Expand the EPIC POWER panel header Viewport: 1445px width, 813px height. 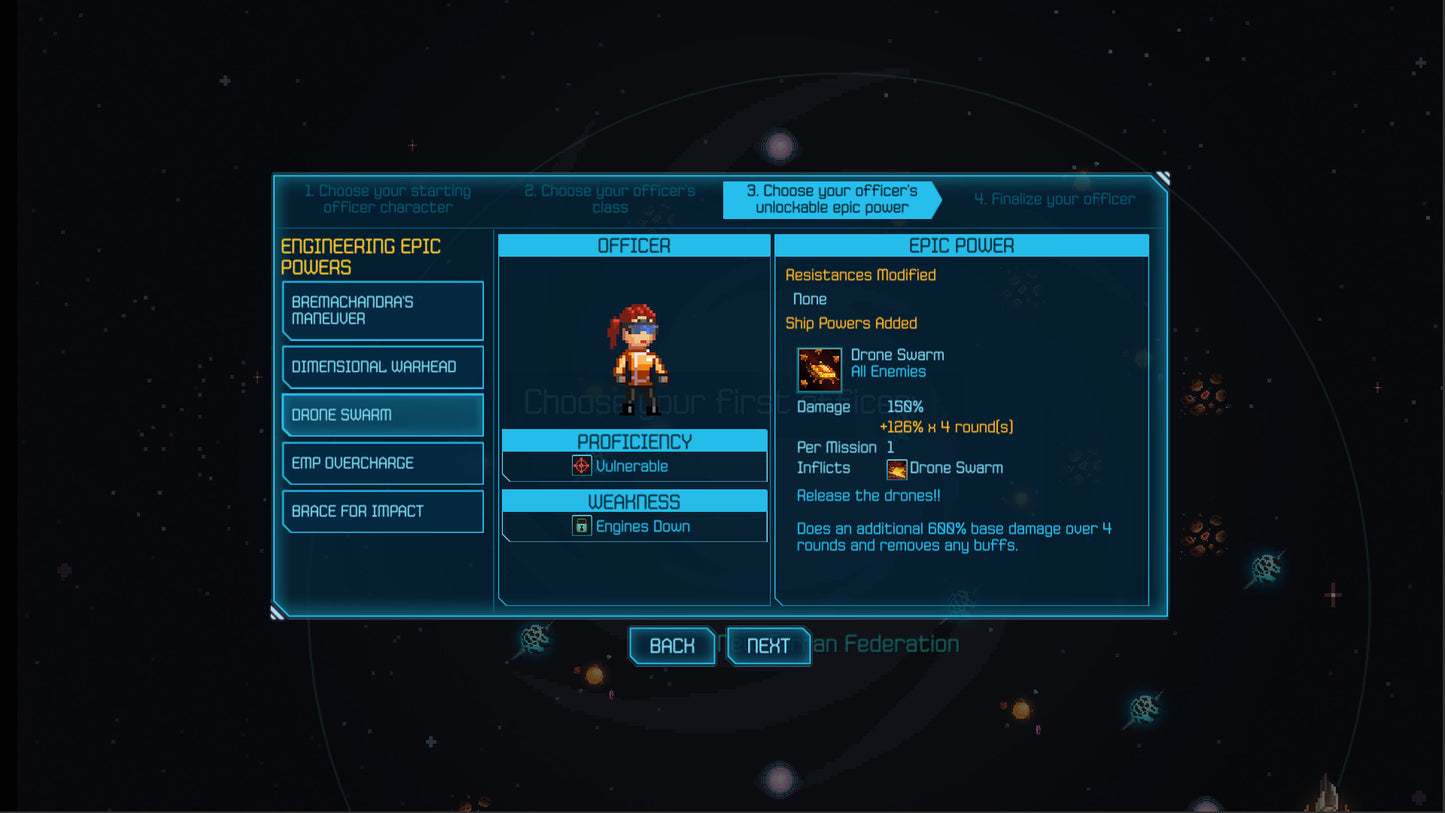(961, 244)
